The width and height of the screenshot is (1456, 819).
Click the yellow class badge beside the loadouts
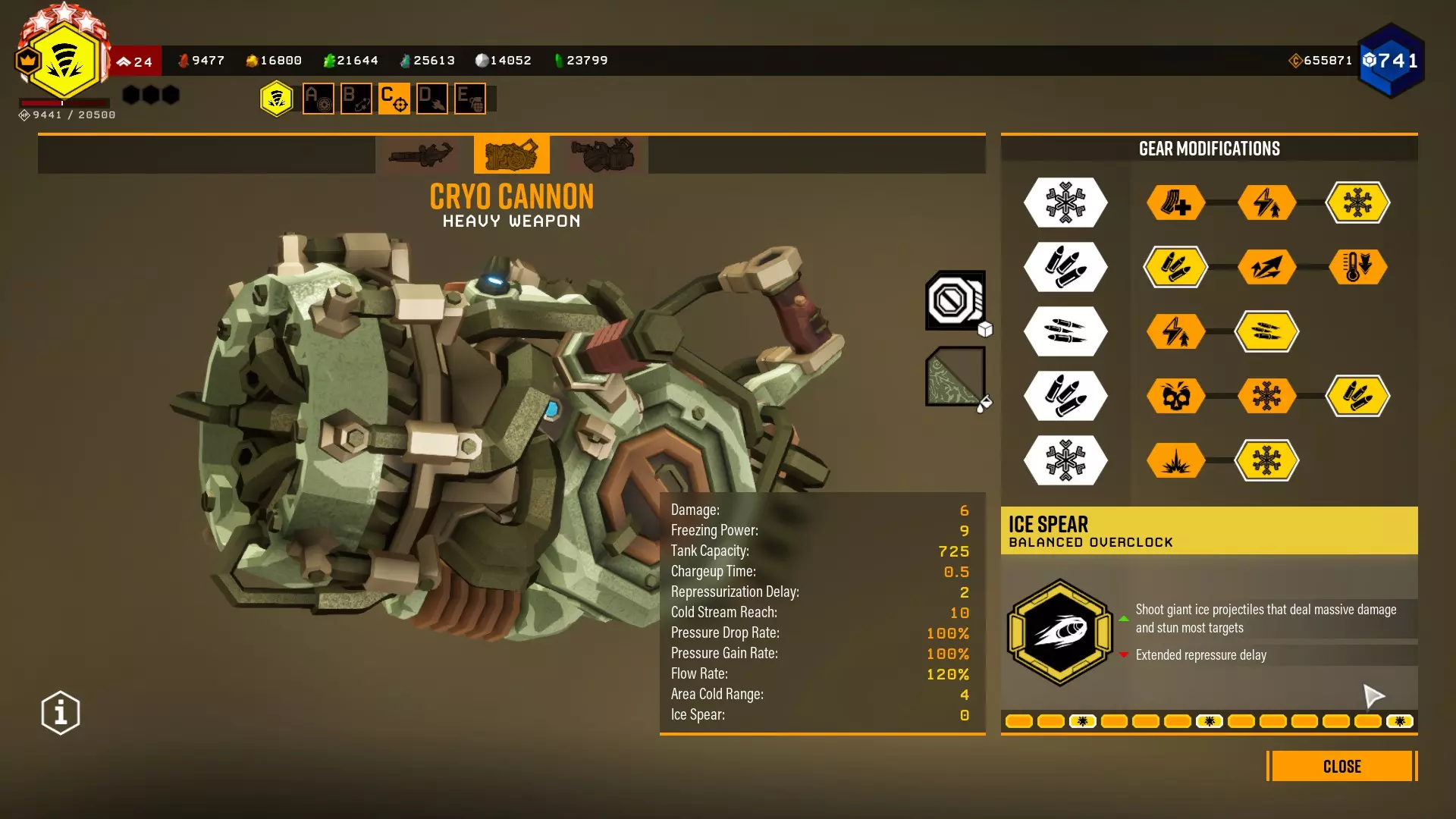(277, 99)
